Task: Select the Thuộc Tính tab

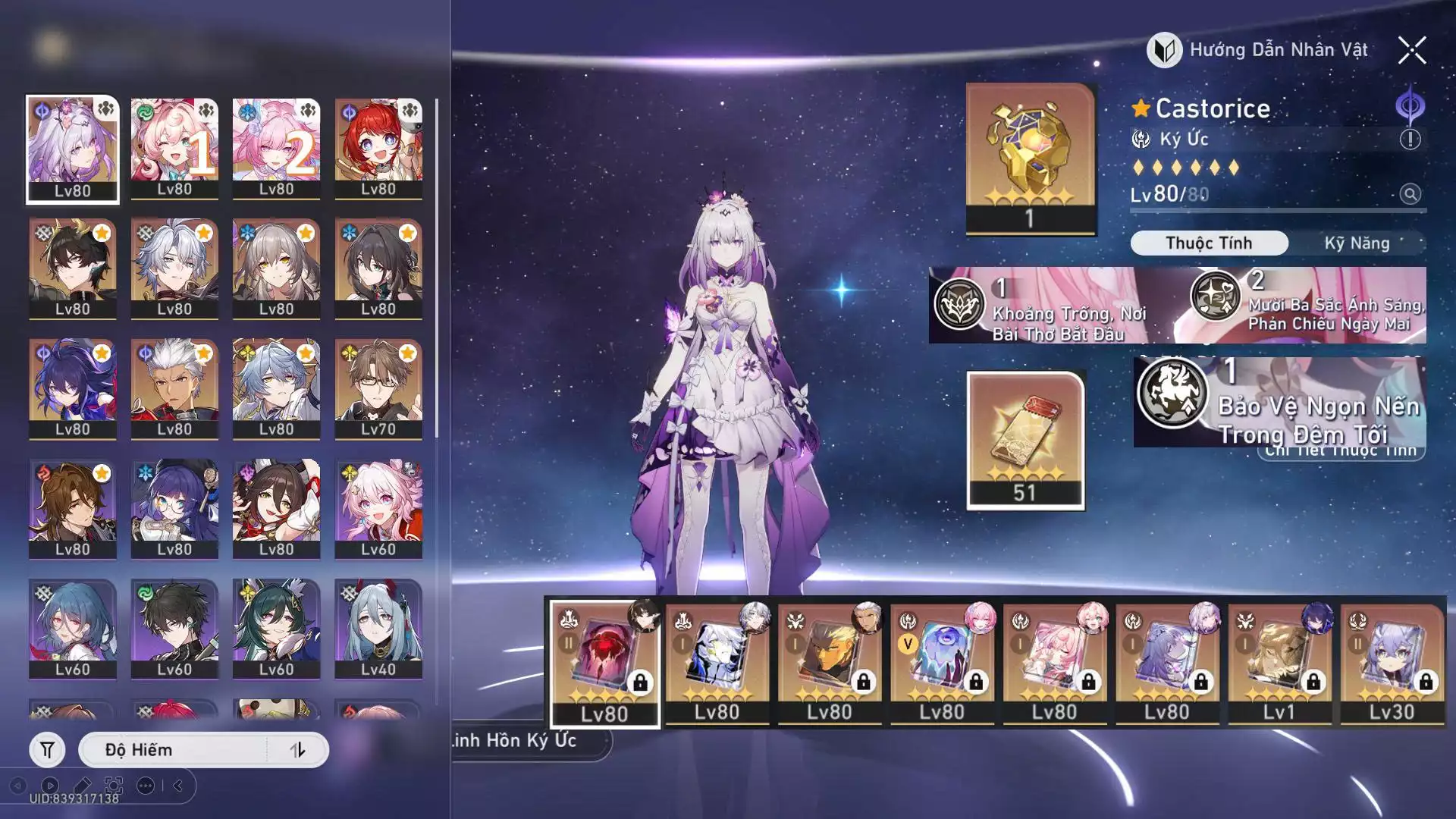Action: [x=1209, y=243]
